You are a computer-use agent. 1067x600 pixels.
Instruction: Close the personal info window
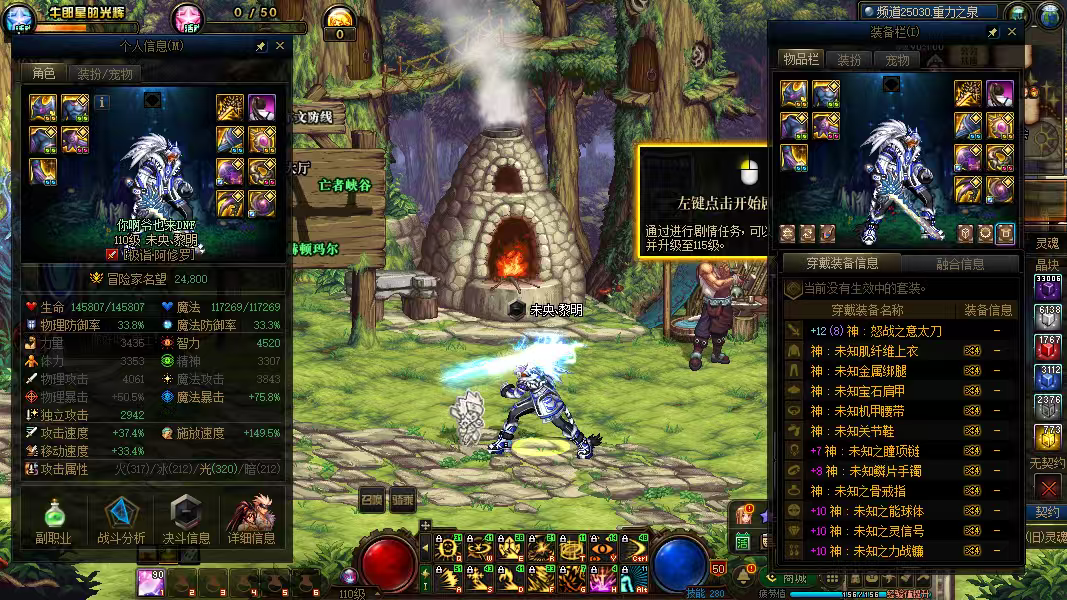[280, 46]
